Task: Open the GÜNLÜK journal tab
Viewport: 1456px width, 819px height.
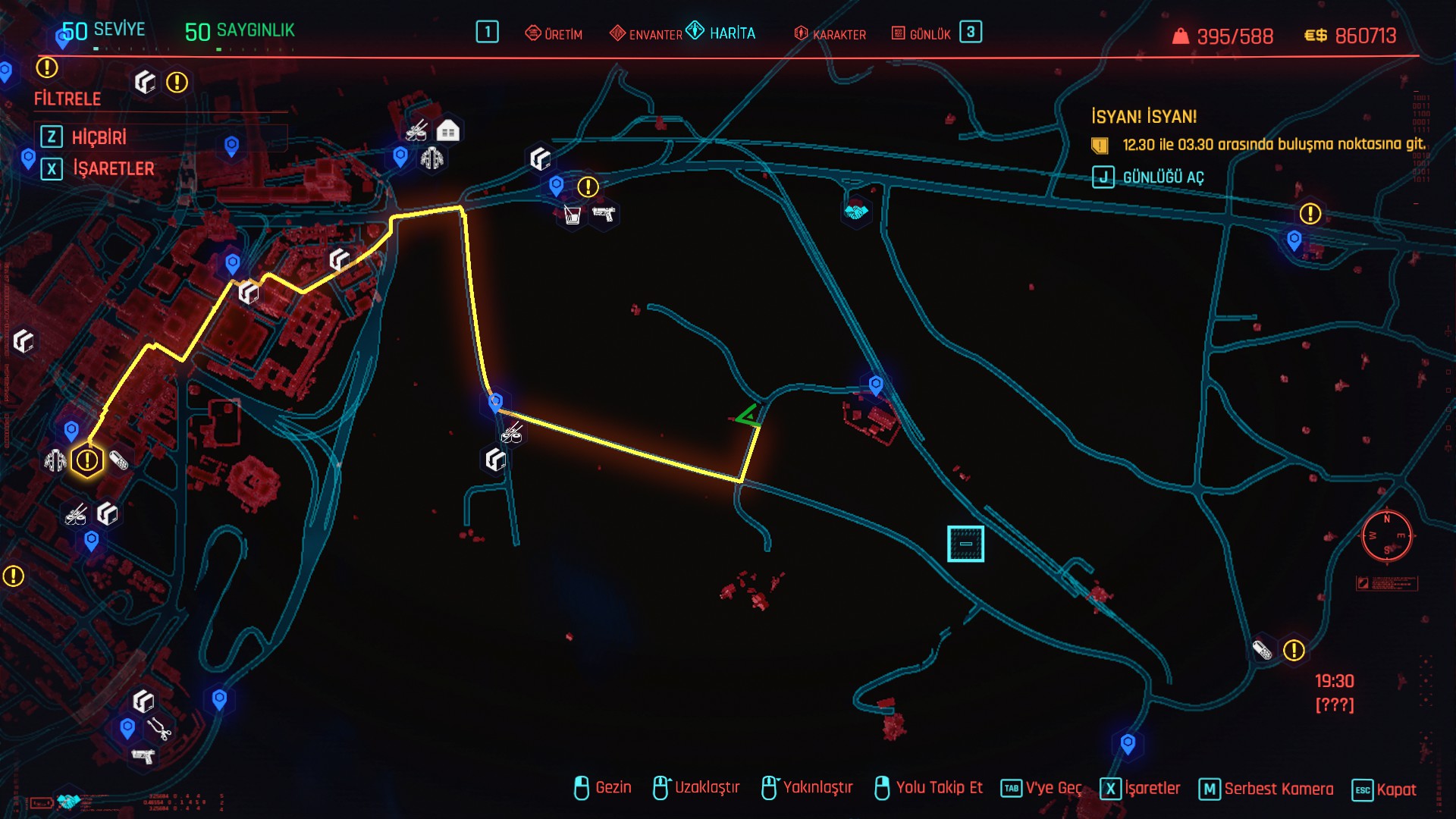Action: coord(921,34)
